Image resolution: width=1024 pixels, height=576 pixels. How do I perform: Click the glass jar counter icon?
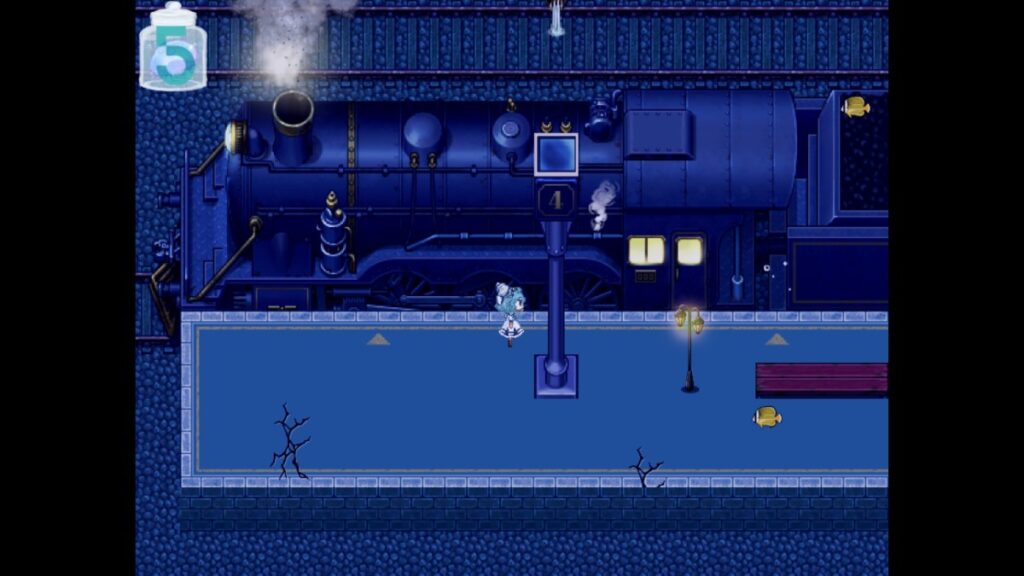173,49
